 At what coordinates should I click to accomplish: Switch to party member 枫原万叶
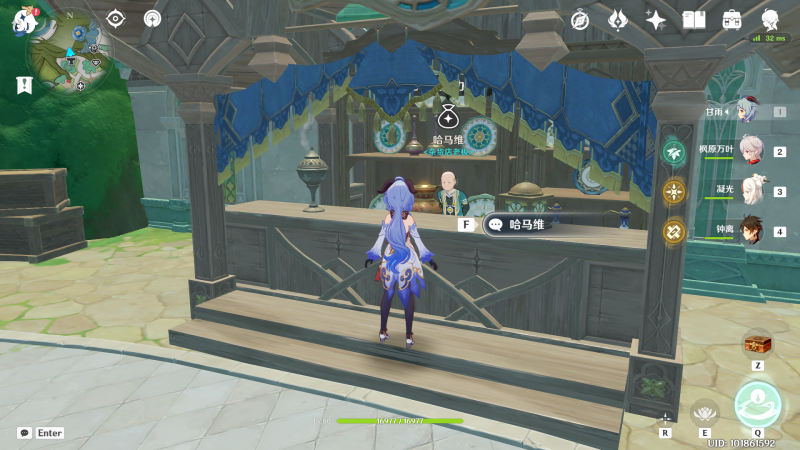750,151
